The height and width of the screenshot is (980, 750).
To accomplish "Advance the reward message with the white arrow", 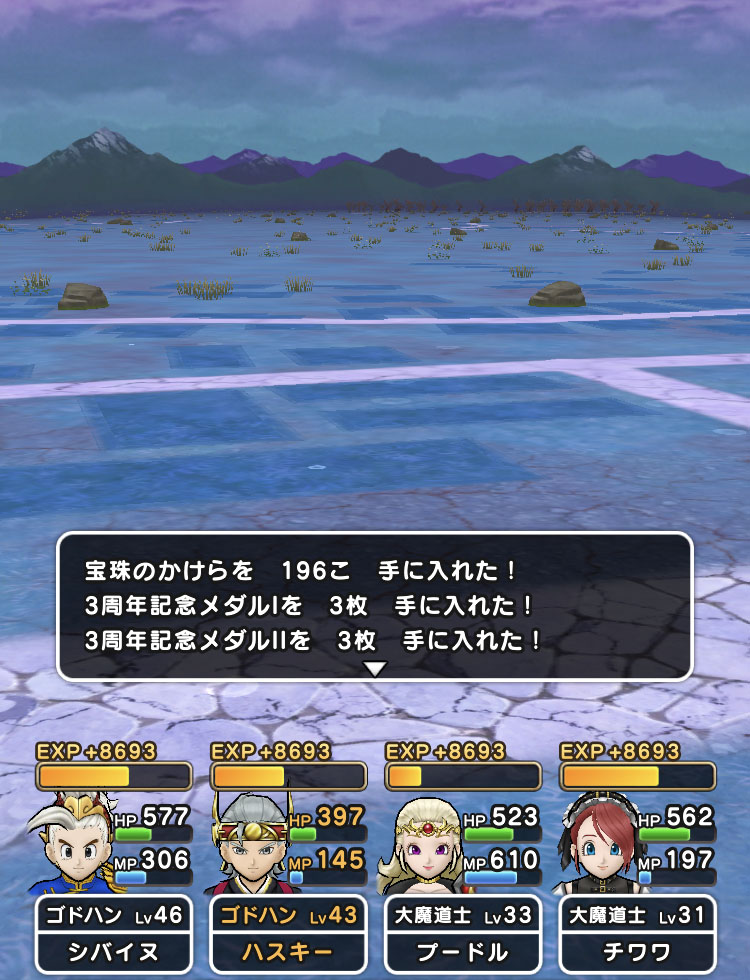I will tap(375, 669).
